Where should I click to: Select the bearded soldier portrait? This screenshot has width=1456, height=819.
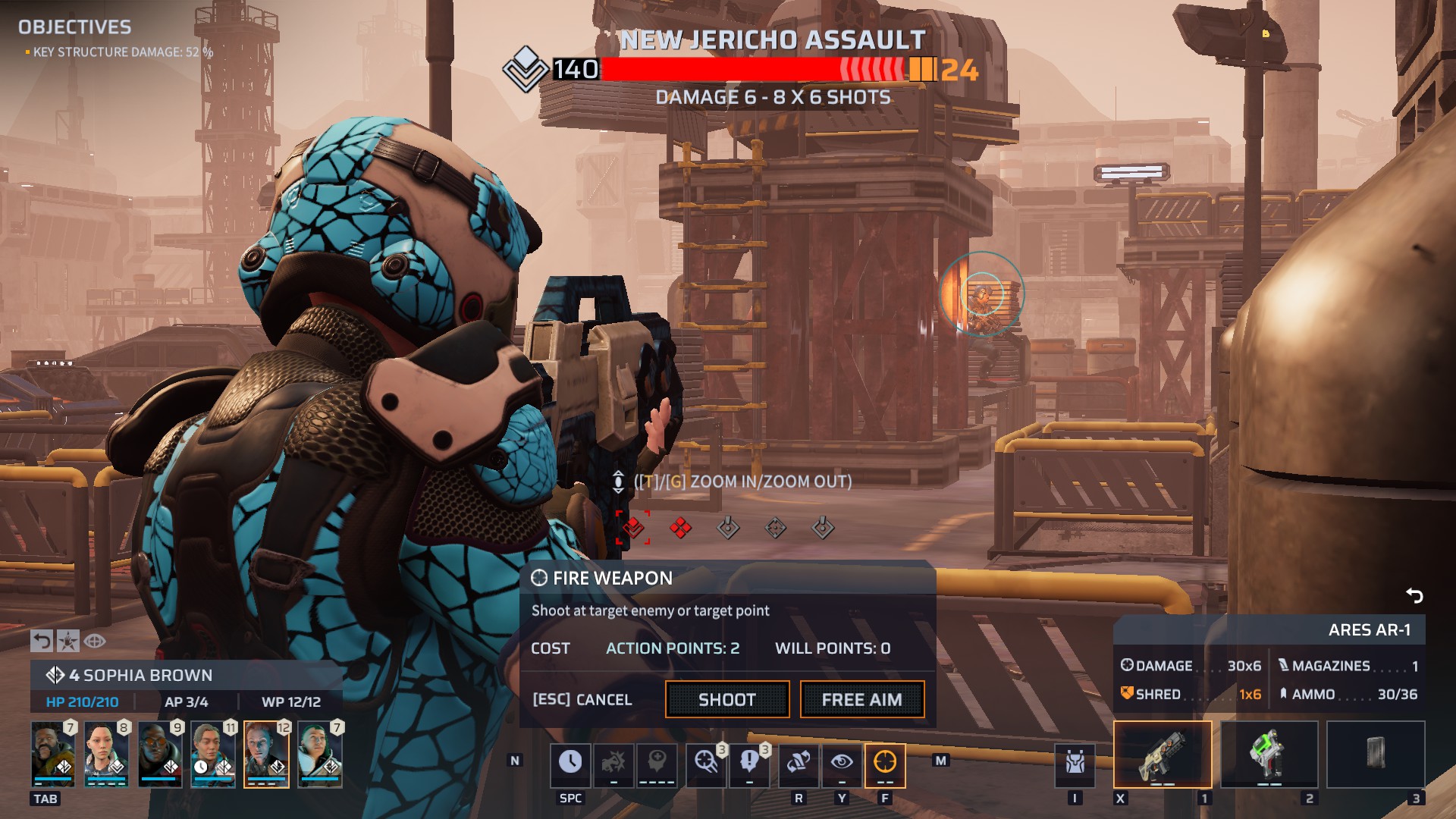[x=53, y=753]
